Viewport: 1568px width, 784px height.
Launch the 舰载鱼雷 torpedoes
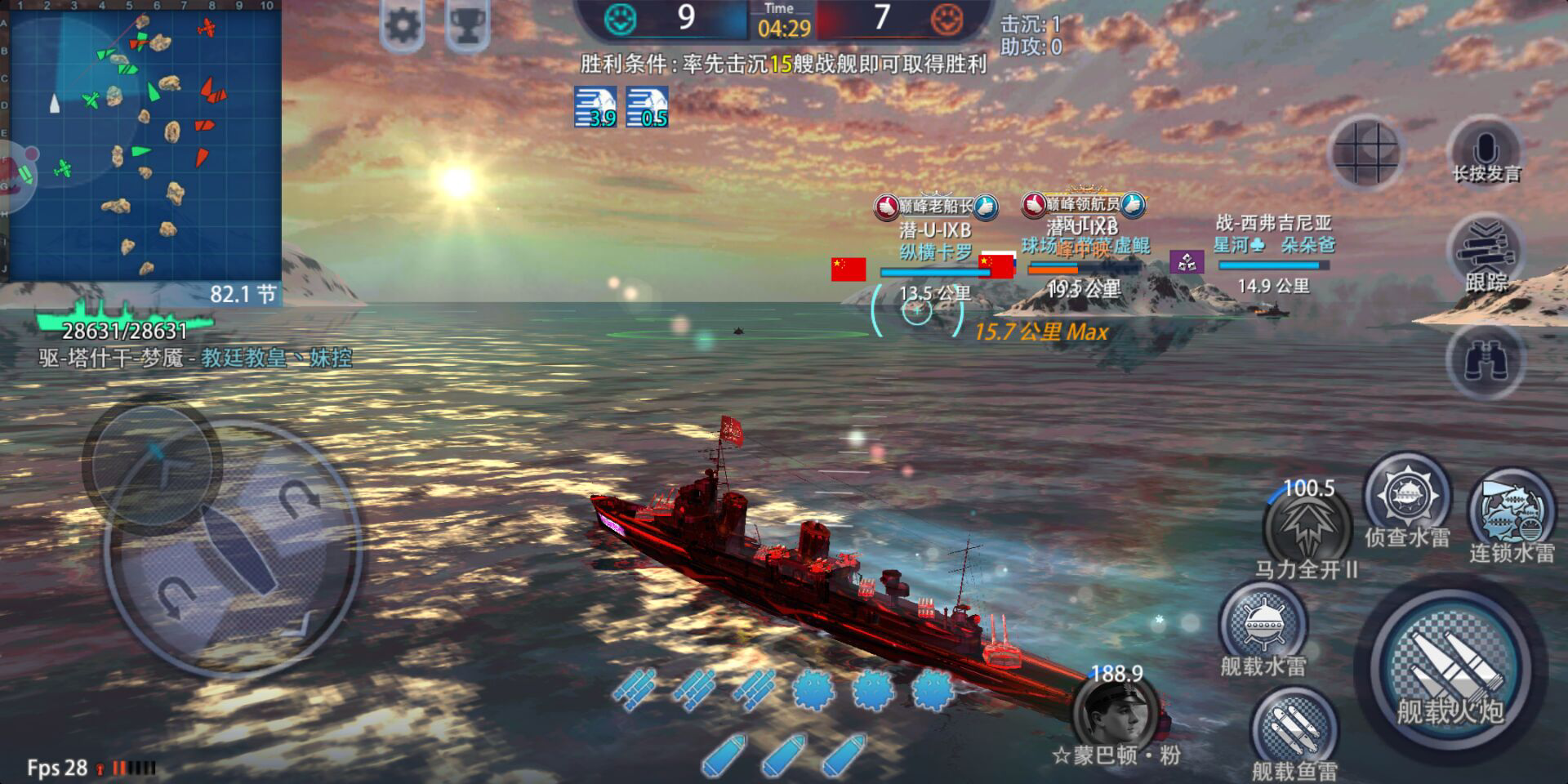(1294, 729)
